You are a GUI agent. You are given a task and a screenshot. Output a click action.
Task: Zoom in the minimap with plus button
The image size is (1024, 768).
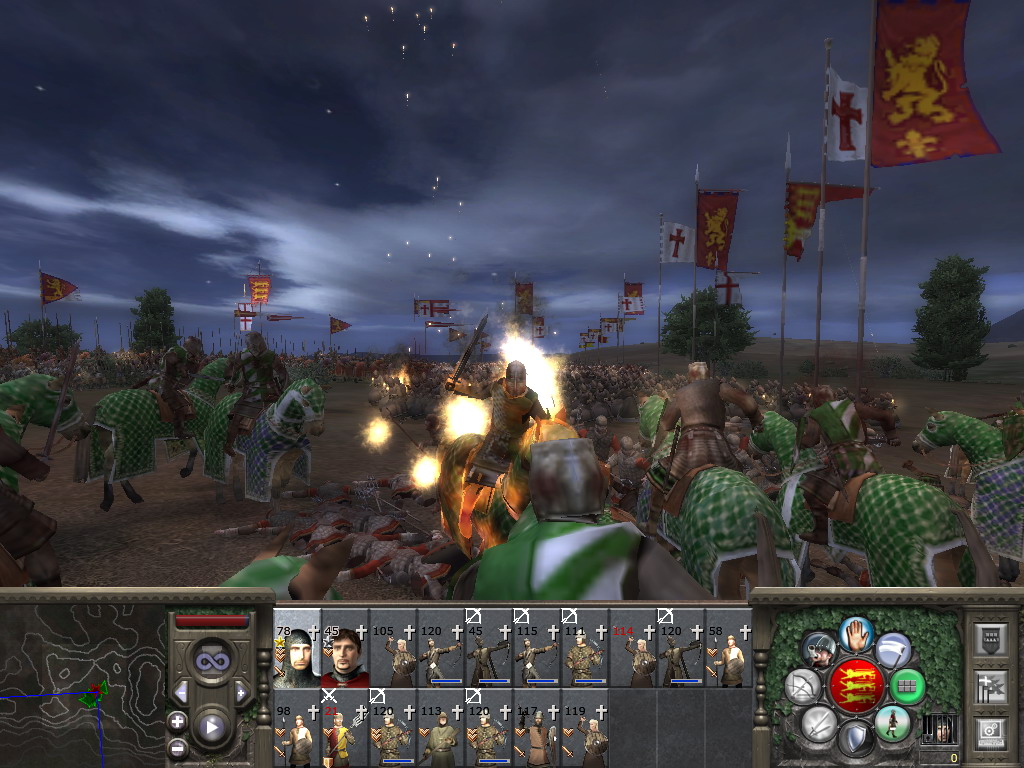(x=178, y=721)
